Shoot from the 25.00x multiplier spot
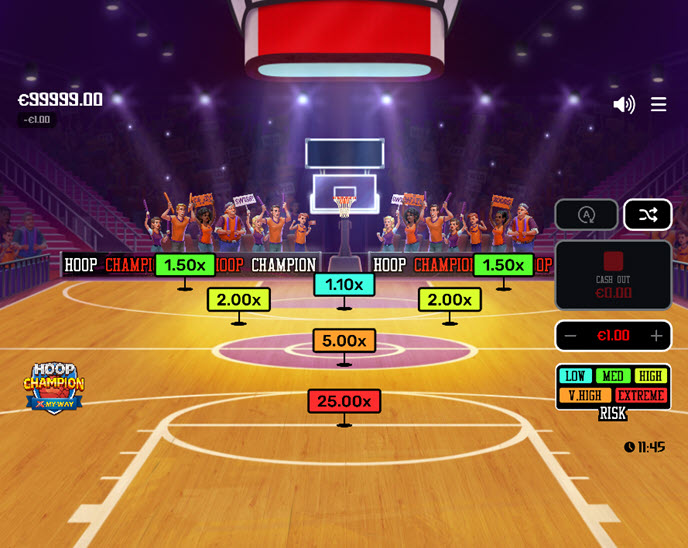Image resolution: width=688 pixels, height=548 pixels. point(344,401)
